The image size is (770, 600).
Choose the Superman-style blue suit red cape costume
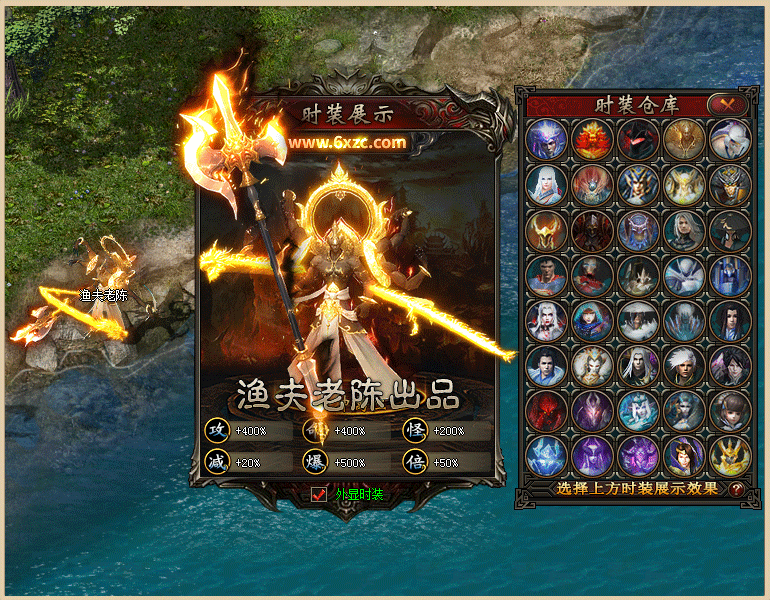click(546, 275)
